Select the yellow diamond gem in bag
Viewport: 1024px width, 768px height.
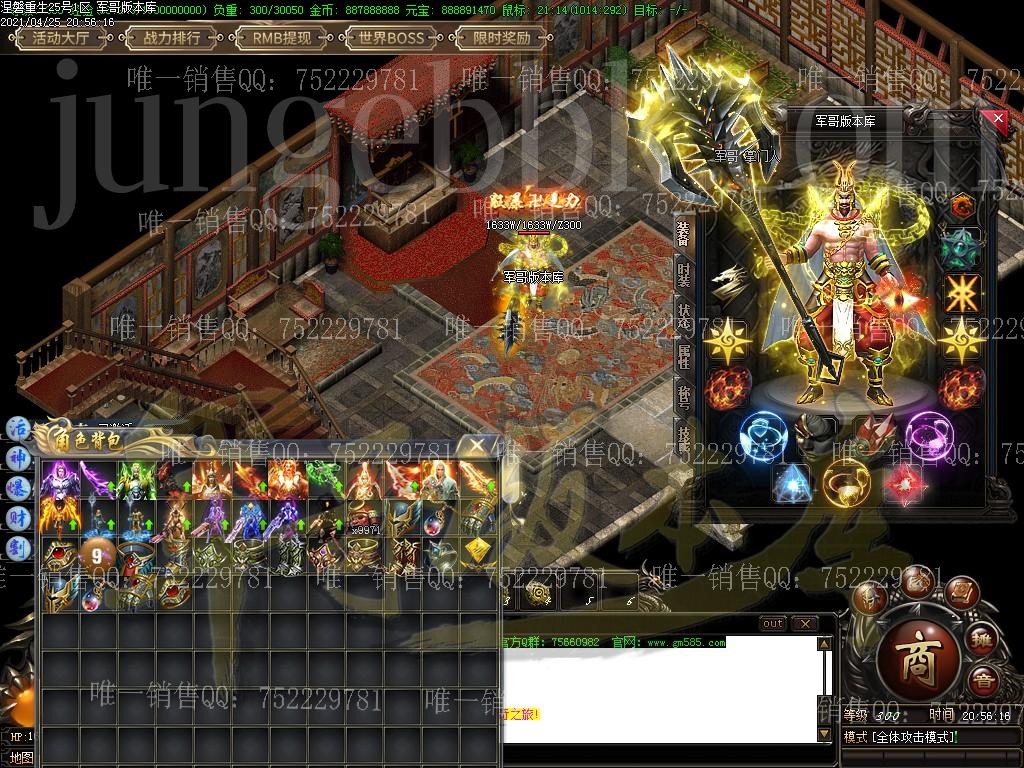[x=478, y=549]
